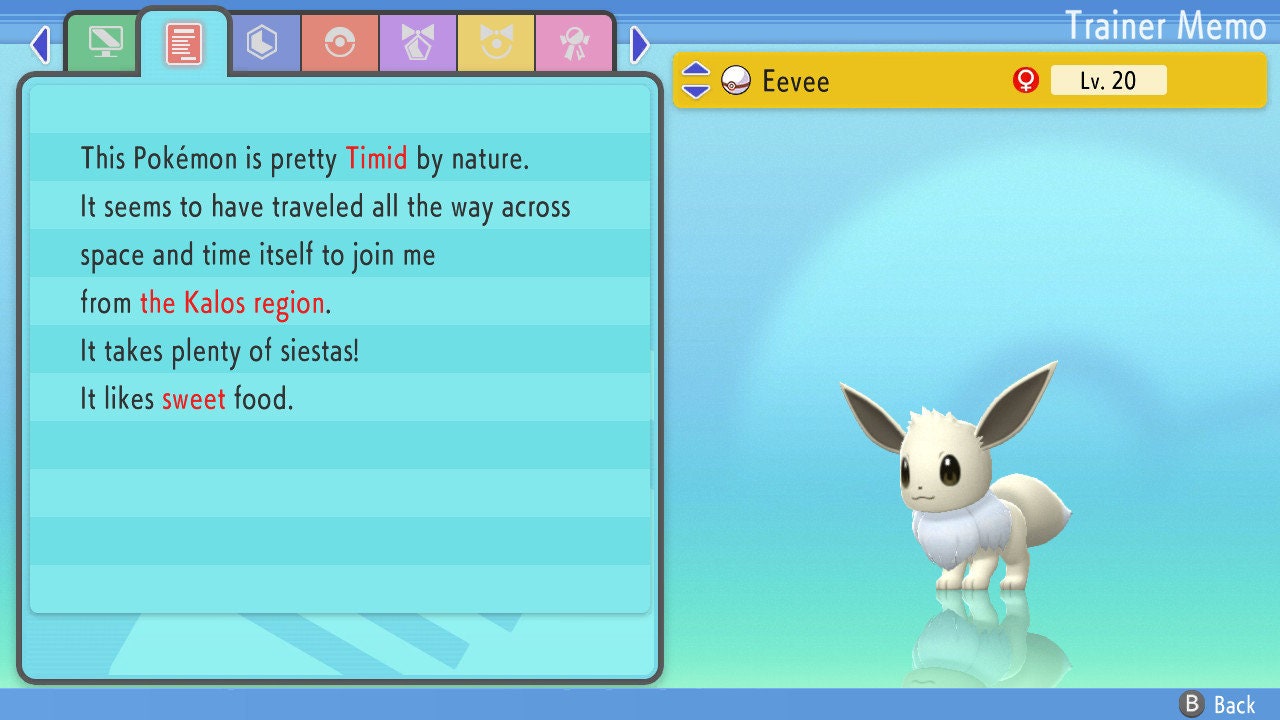Screen dimensions: 1280x720
Task: Click the right arrow beside the tabs
Action: [640, 44]
